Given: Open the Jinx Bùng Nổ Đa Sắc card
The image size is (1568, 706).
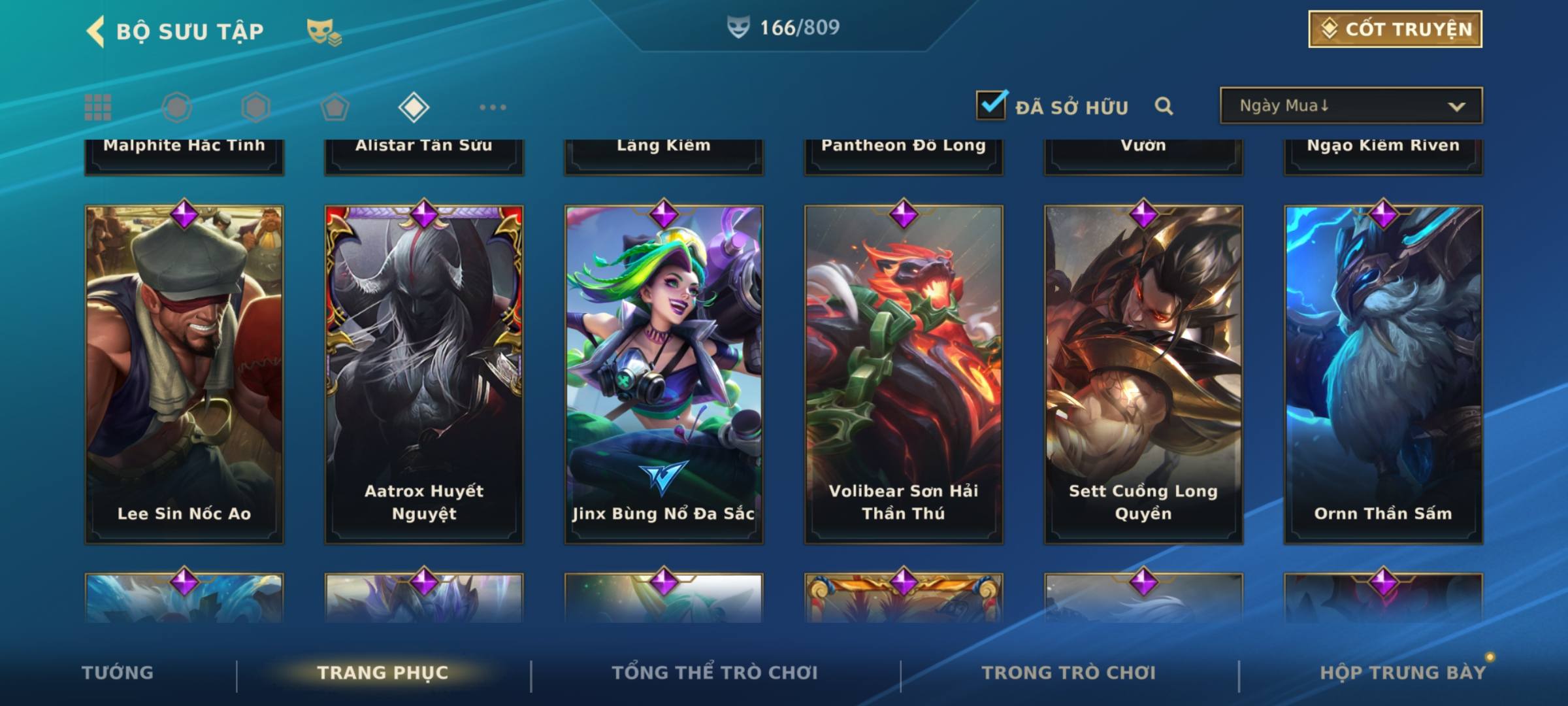Looking at the screenshot, I should 664,374.
